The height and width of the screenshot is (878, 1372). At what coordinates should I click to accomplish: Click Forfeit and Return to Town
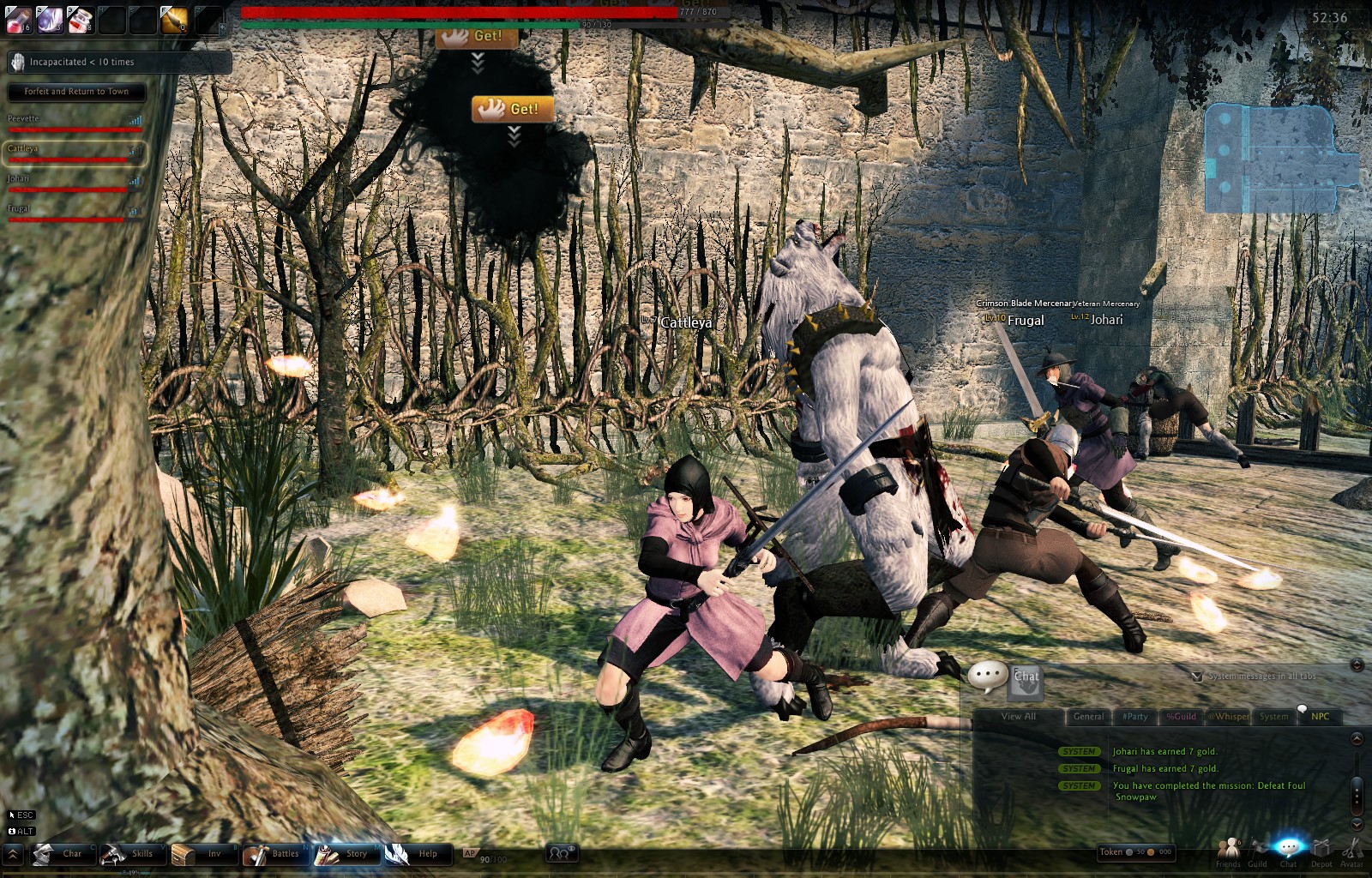(x=76, y=92)
